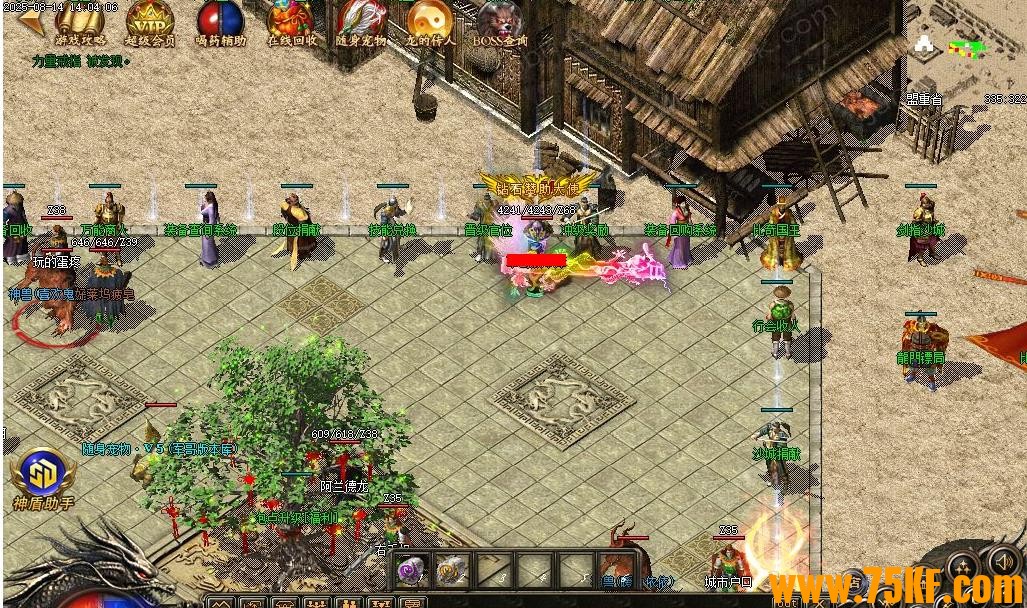Open the 龙的传人 yin-yang icon
1027x608 pixels.
coord(430,22)
